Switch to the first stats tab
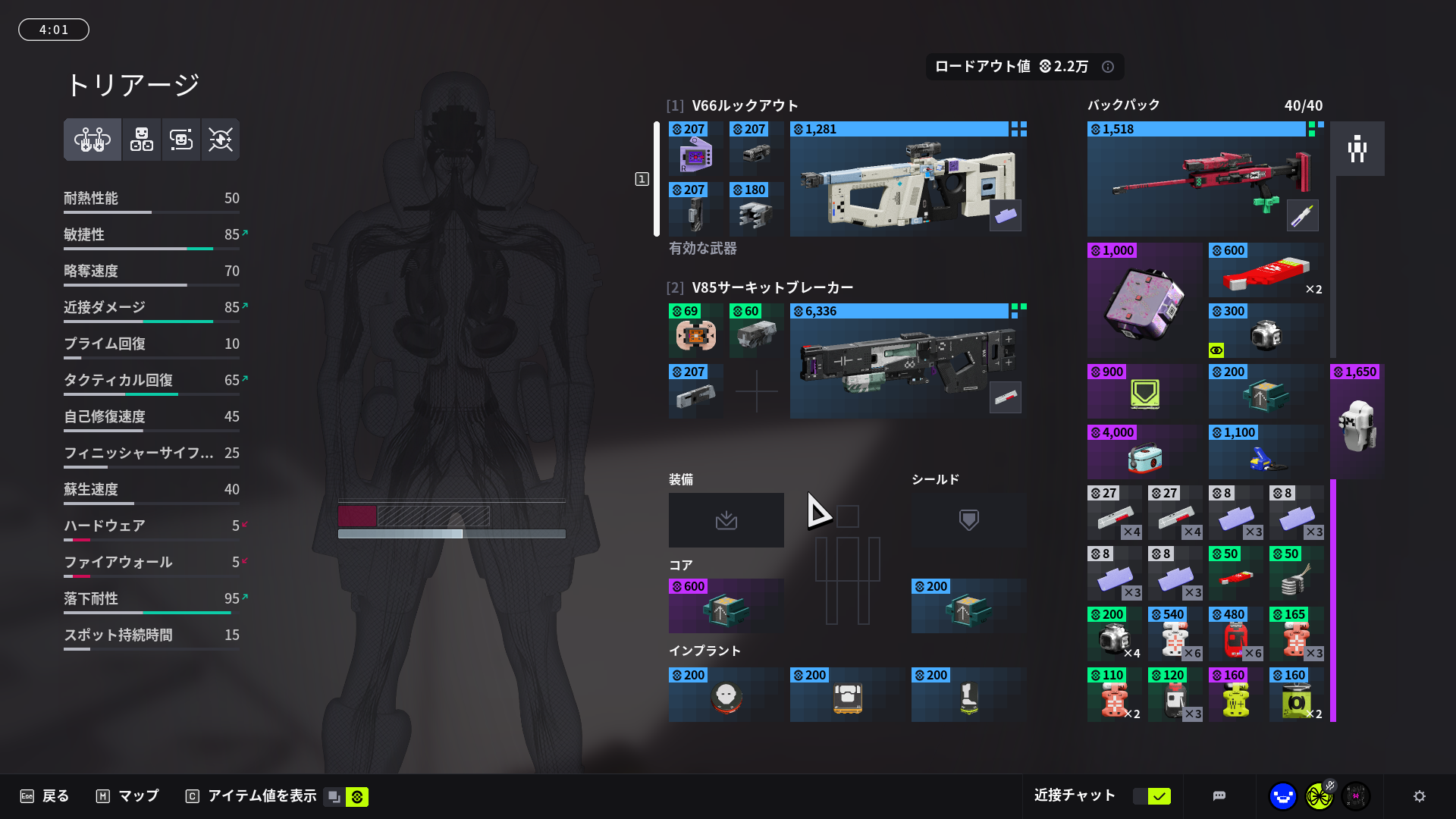Viewport: 1456px width, 819px height. pos(93,140)
